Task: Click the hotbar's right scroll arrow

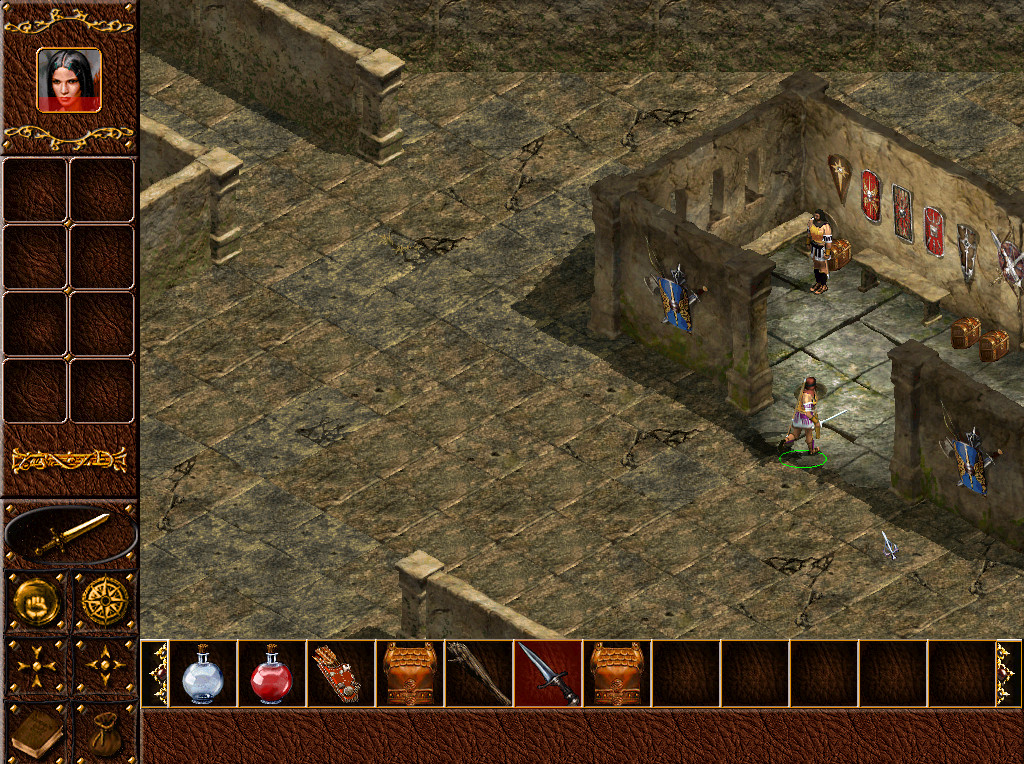Action: [x=1008, y=674]
